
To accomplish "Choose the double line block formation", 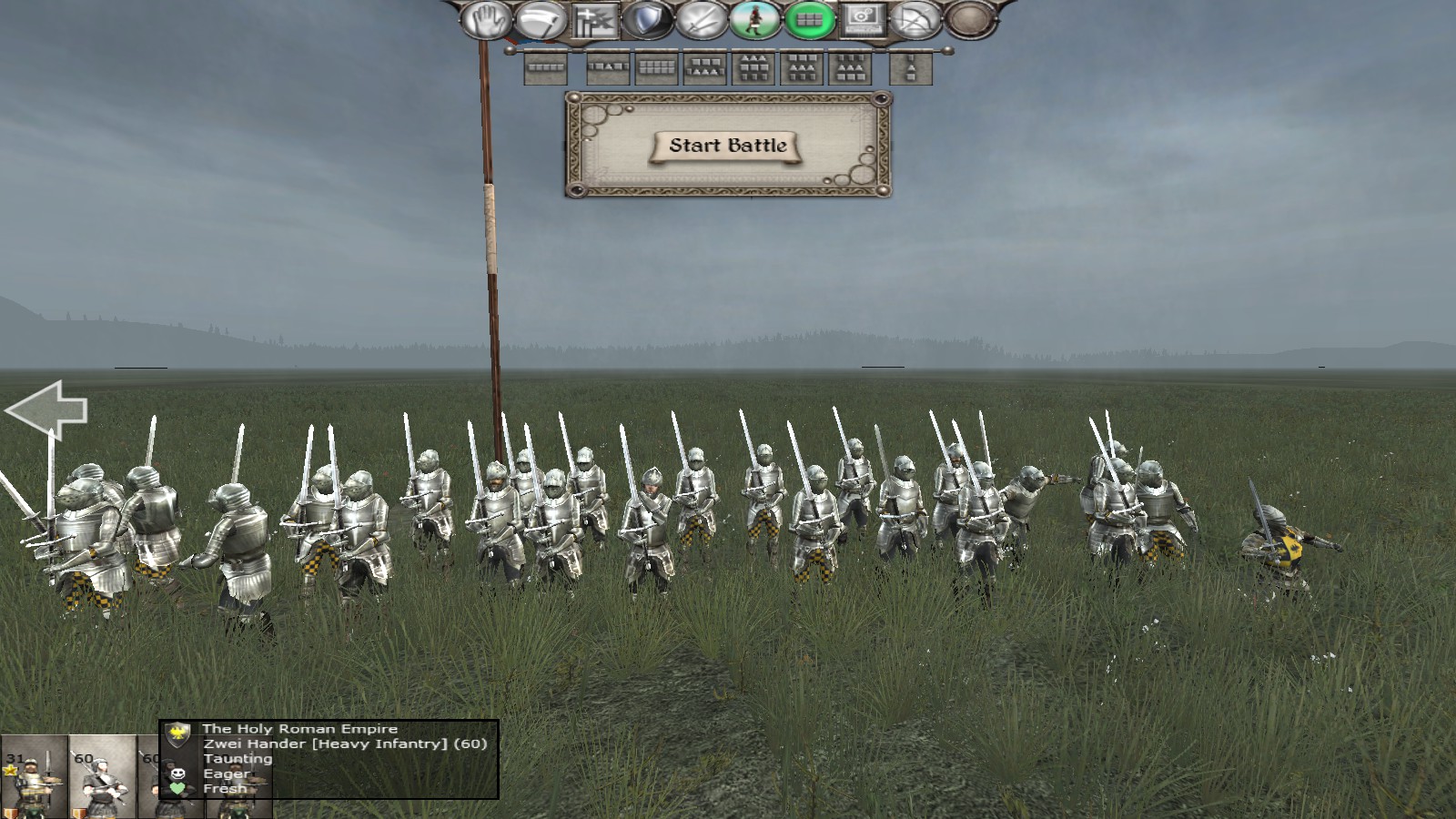I will (x=656, y=67).
